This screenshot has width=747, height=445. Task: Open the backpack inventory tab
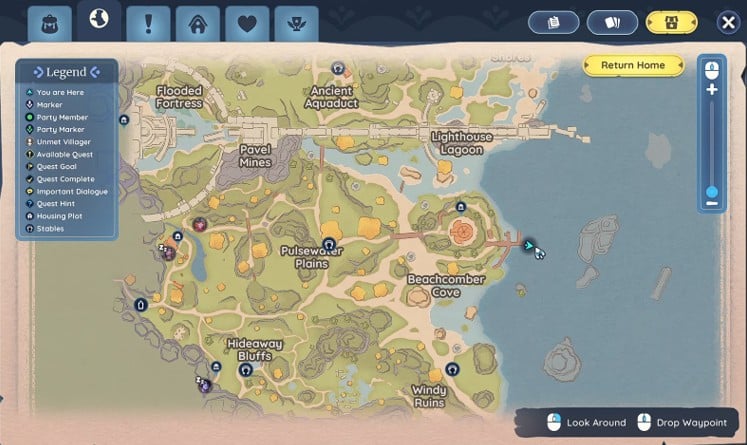[x=49, y=22]
